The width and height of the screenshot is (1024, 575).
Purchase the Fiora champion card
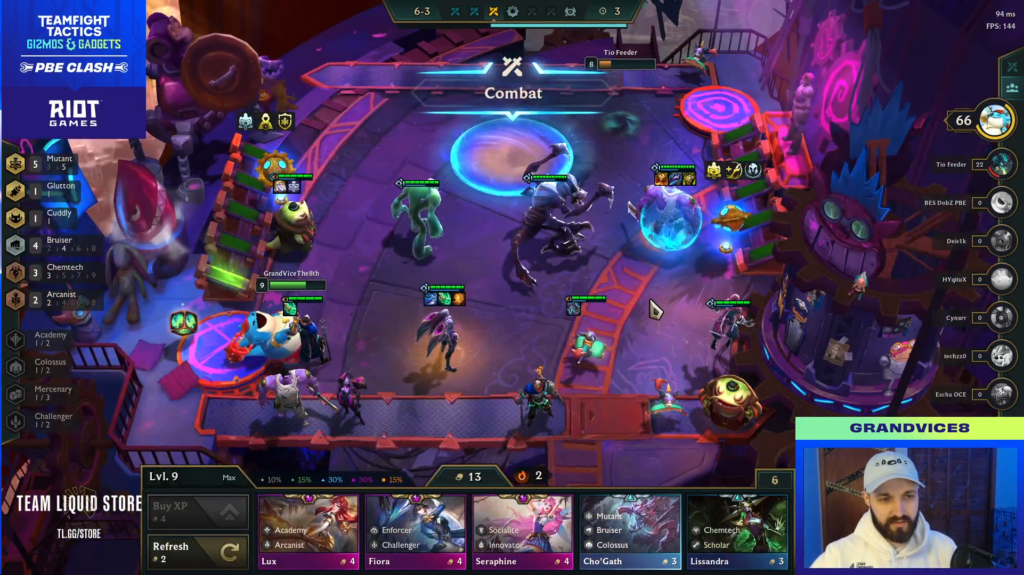pyautogui.click(x=415, y=523)
